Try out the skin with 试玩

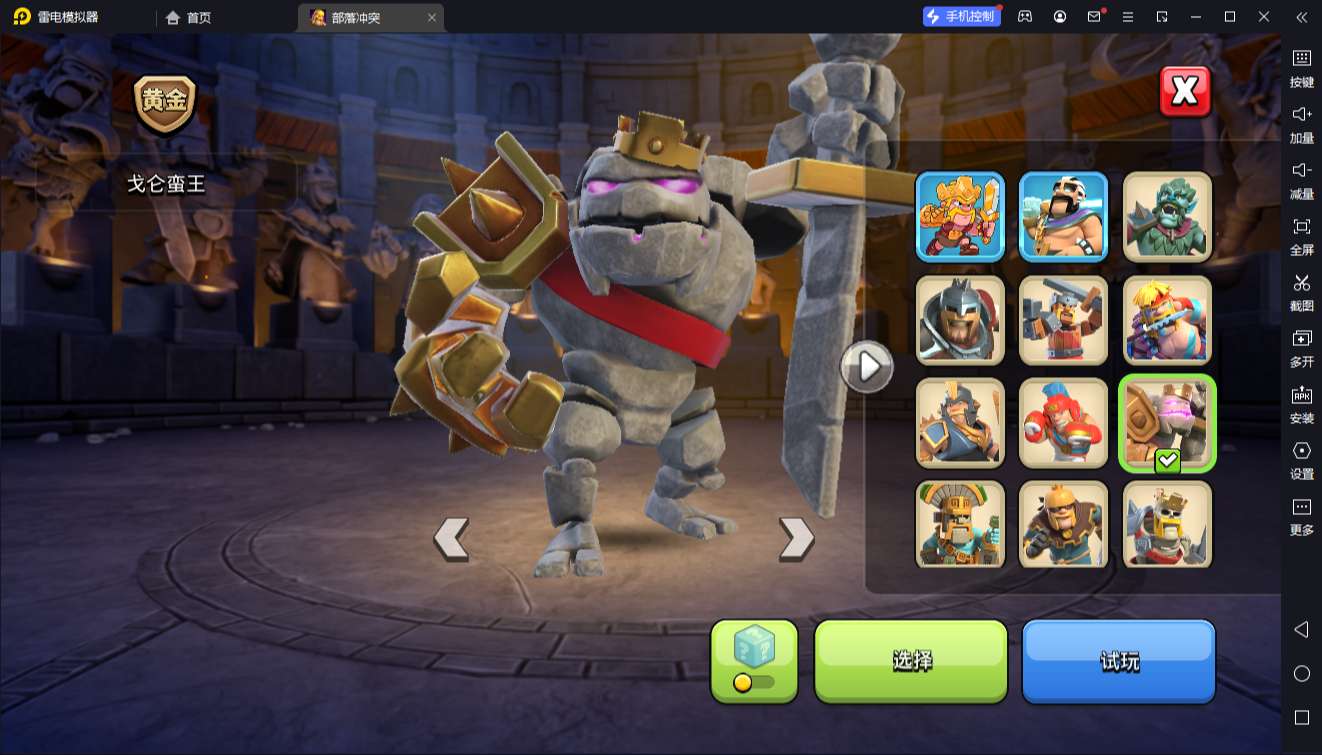tap(1118, 660)
